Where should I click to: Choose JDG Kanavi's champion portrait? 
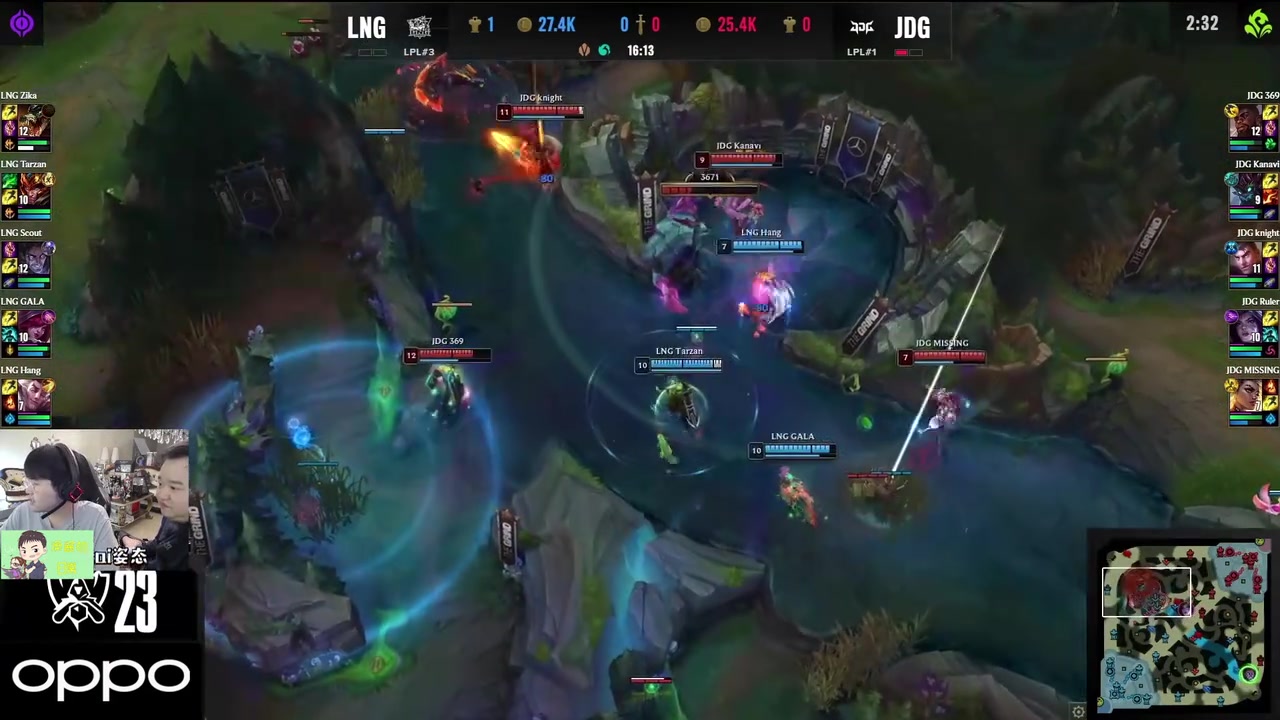[1247, 192]
